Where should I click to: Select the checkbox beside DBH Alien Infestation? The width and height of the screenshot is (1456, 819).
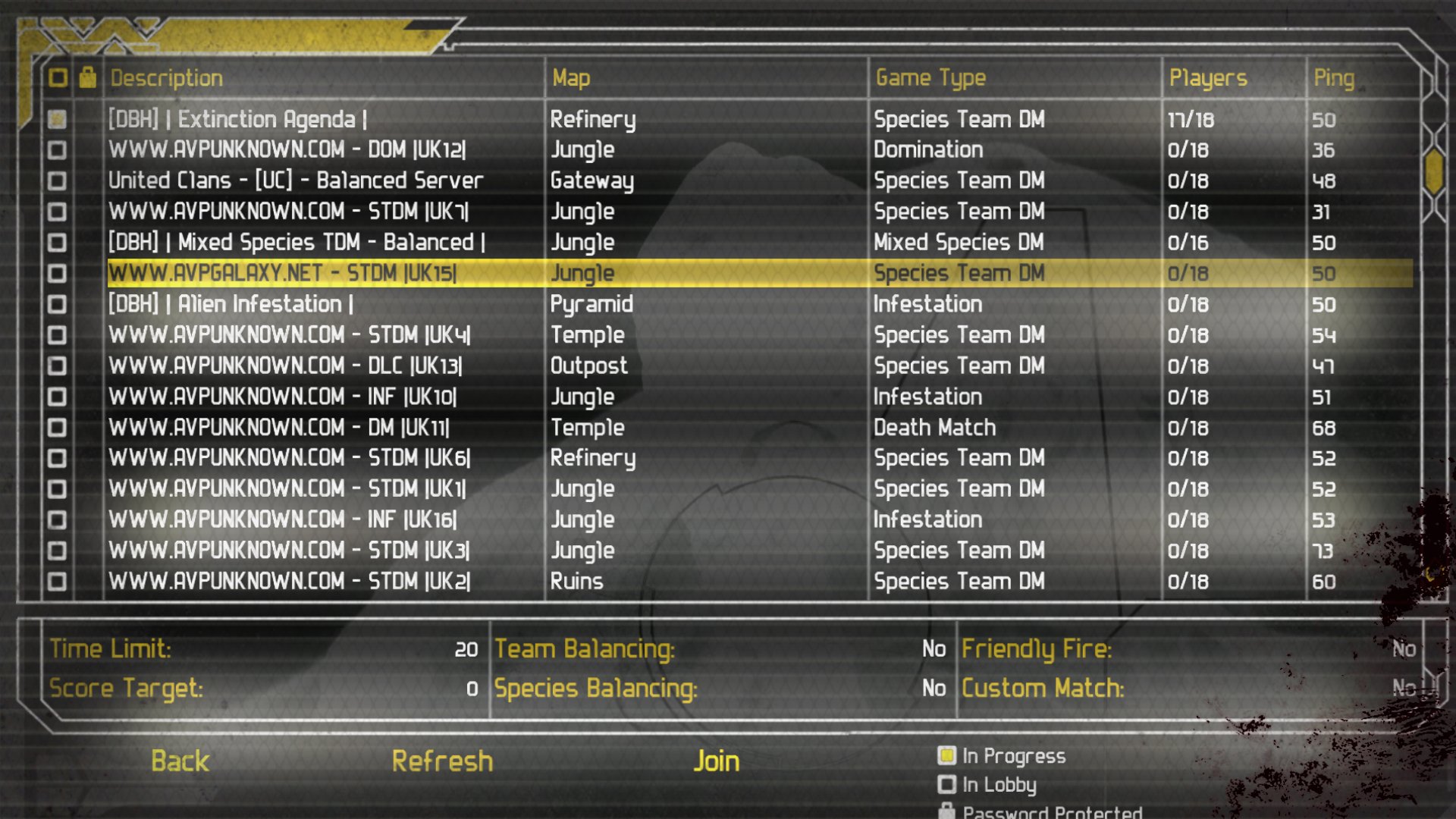point(57,304)
